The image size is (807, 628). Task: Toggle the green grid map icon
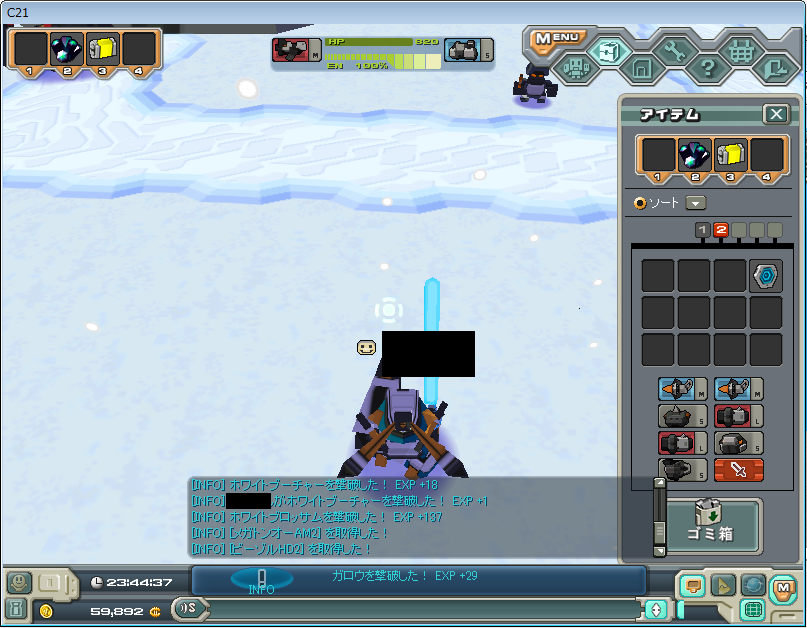[752, 609]
